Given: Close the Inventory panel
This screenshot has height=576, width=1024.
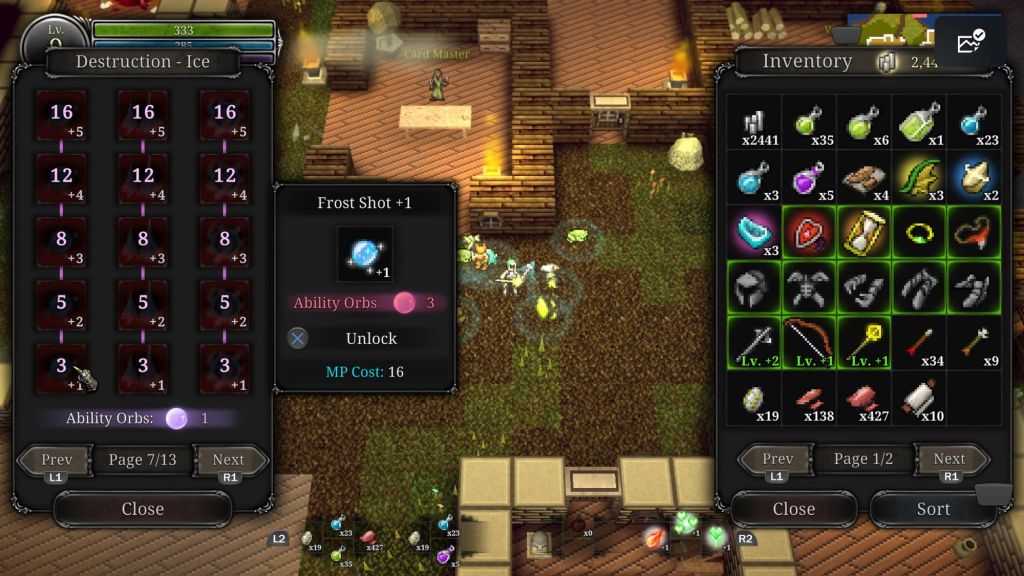Looking at the screenshot, I should (793, 509).
